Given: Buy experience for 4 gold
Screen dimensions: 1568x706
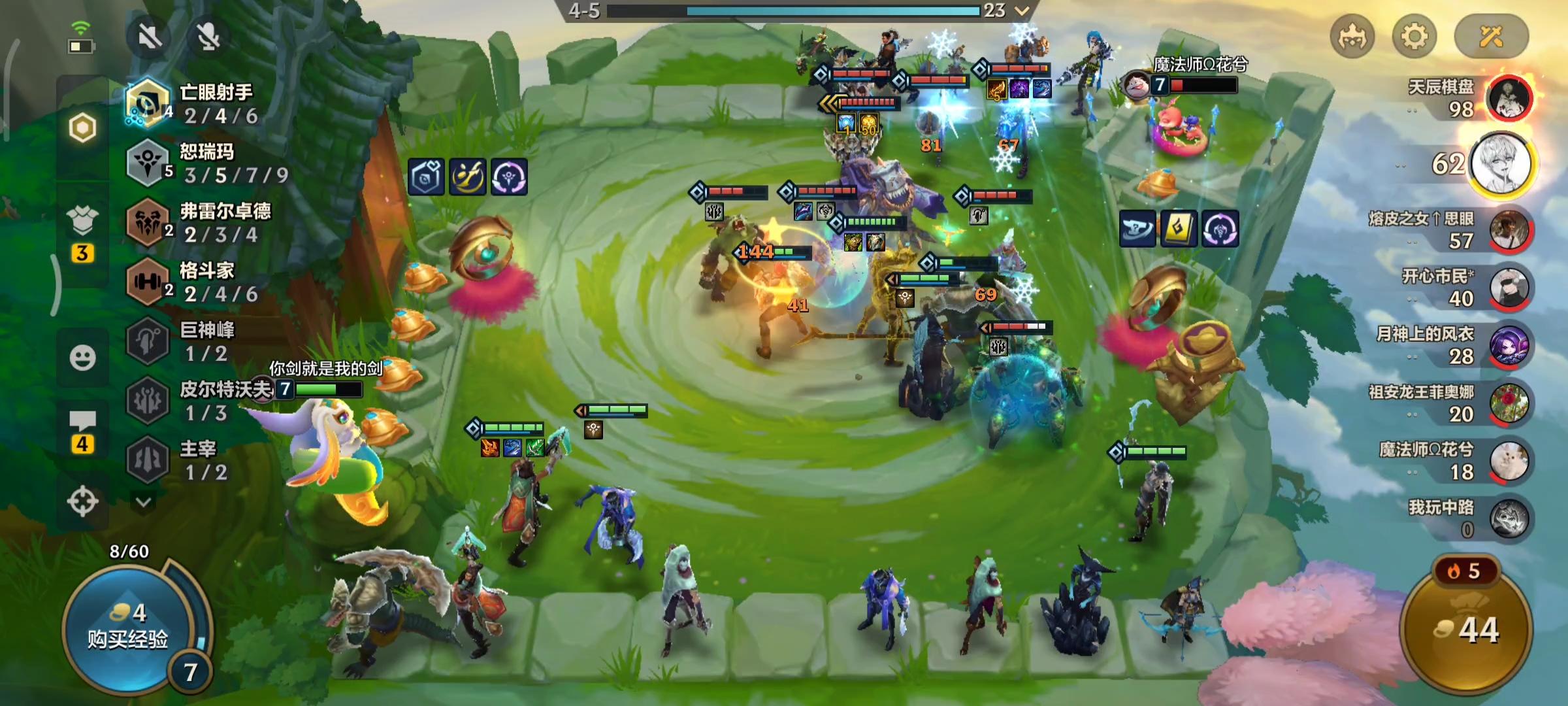Looking at the screenshot, I should tap(128, 627).
